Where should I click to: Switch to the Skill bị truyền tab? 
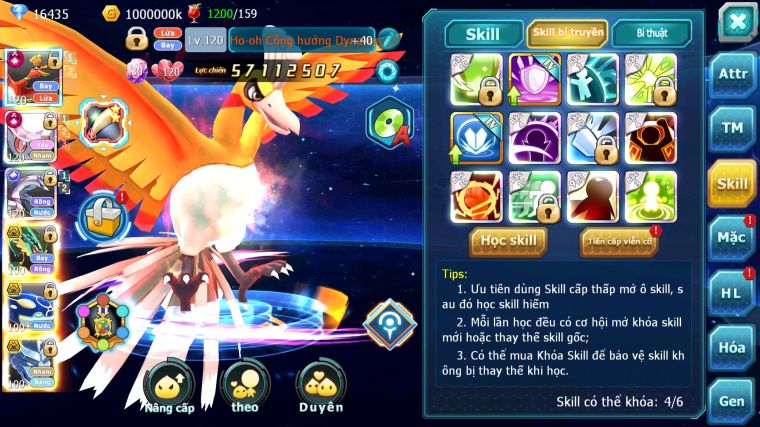point(567,33)
